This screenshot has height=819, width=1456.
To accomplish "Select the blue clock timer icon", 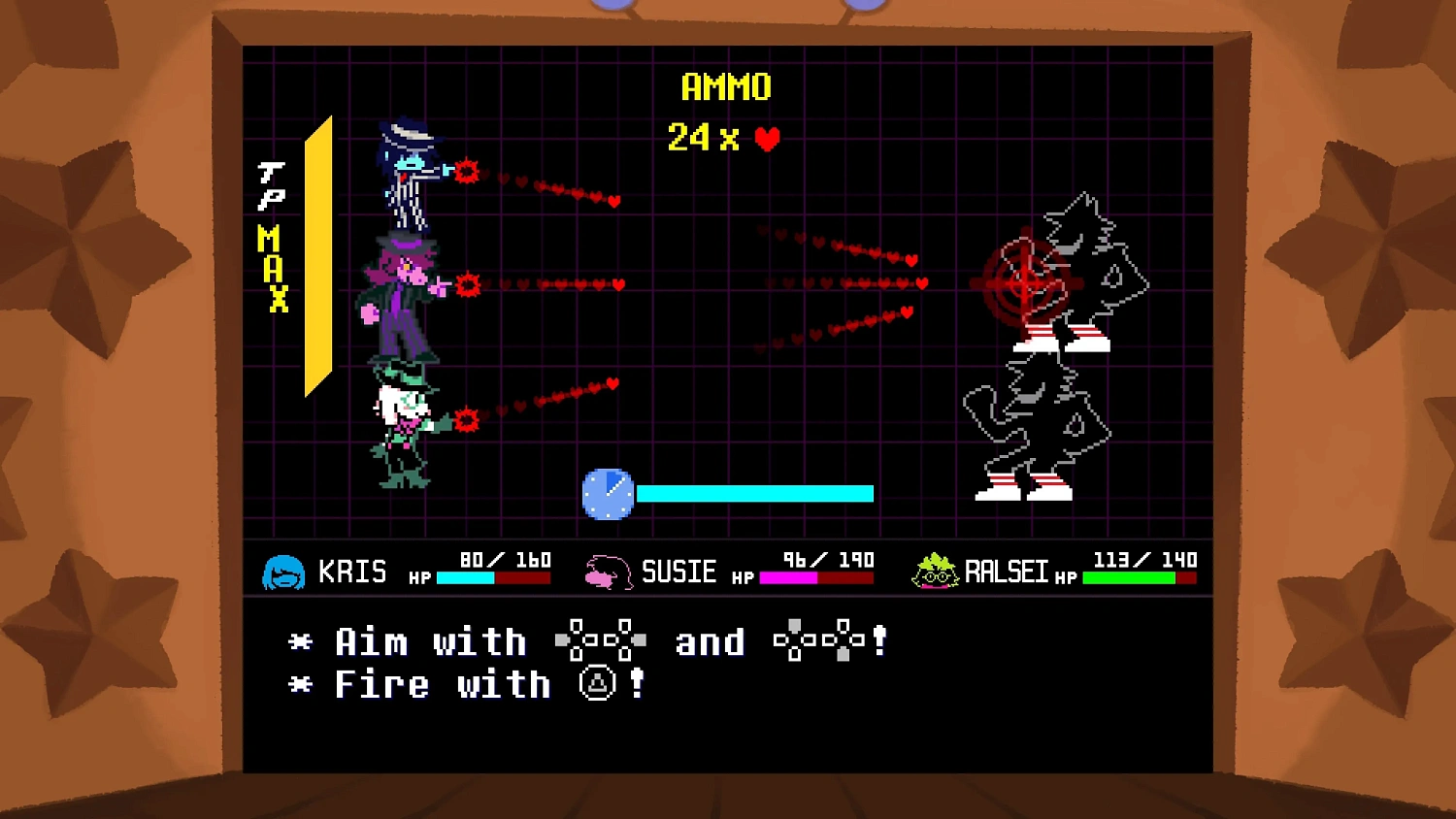I will [608, 494].
